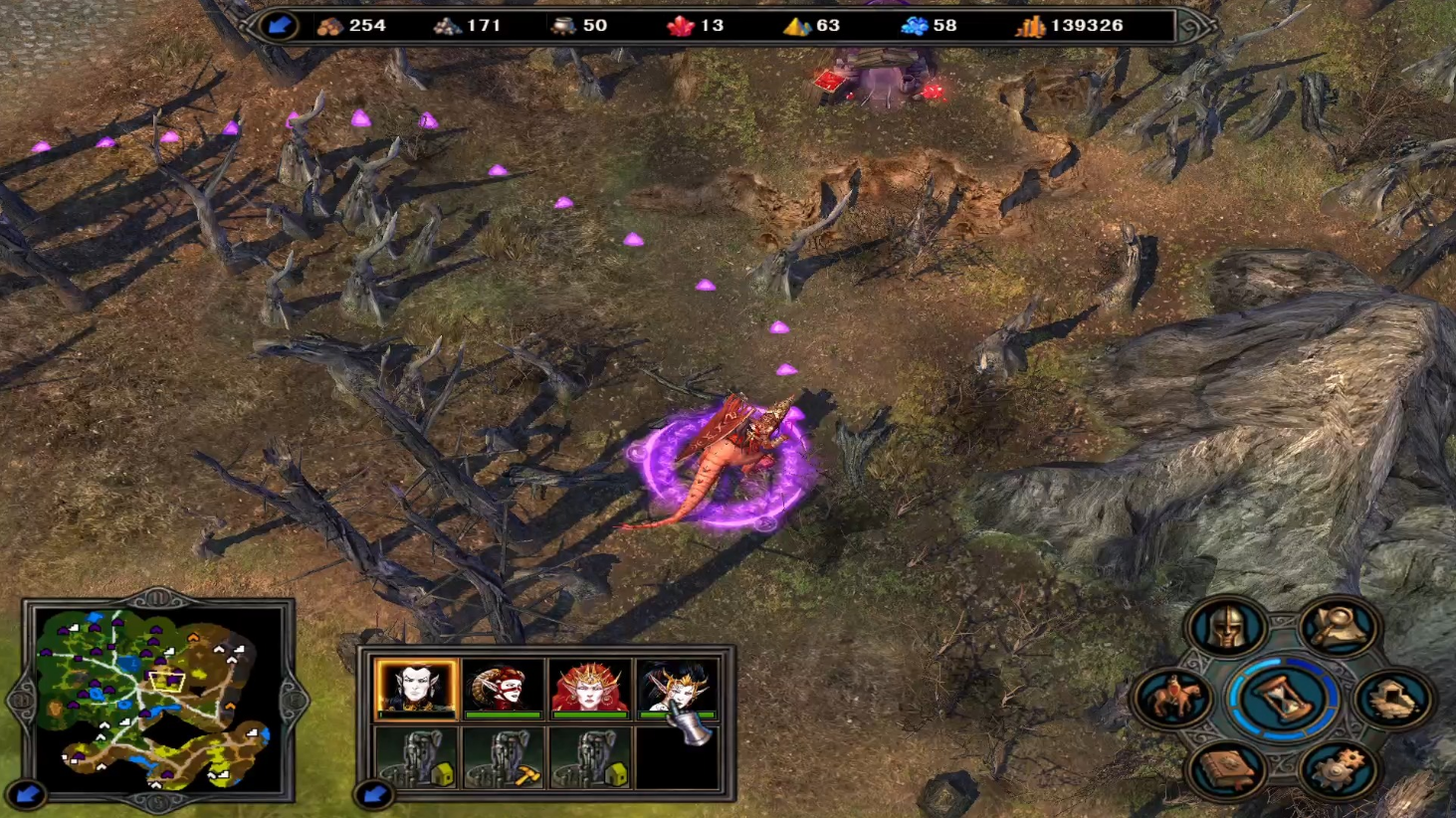Select the town slot with hammer badge
The width and height of the screenshot is (1456, 818).
coord(505,757)
